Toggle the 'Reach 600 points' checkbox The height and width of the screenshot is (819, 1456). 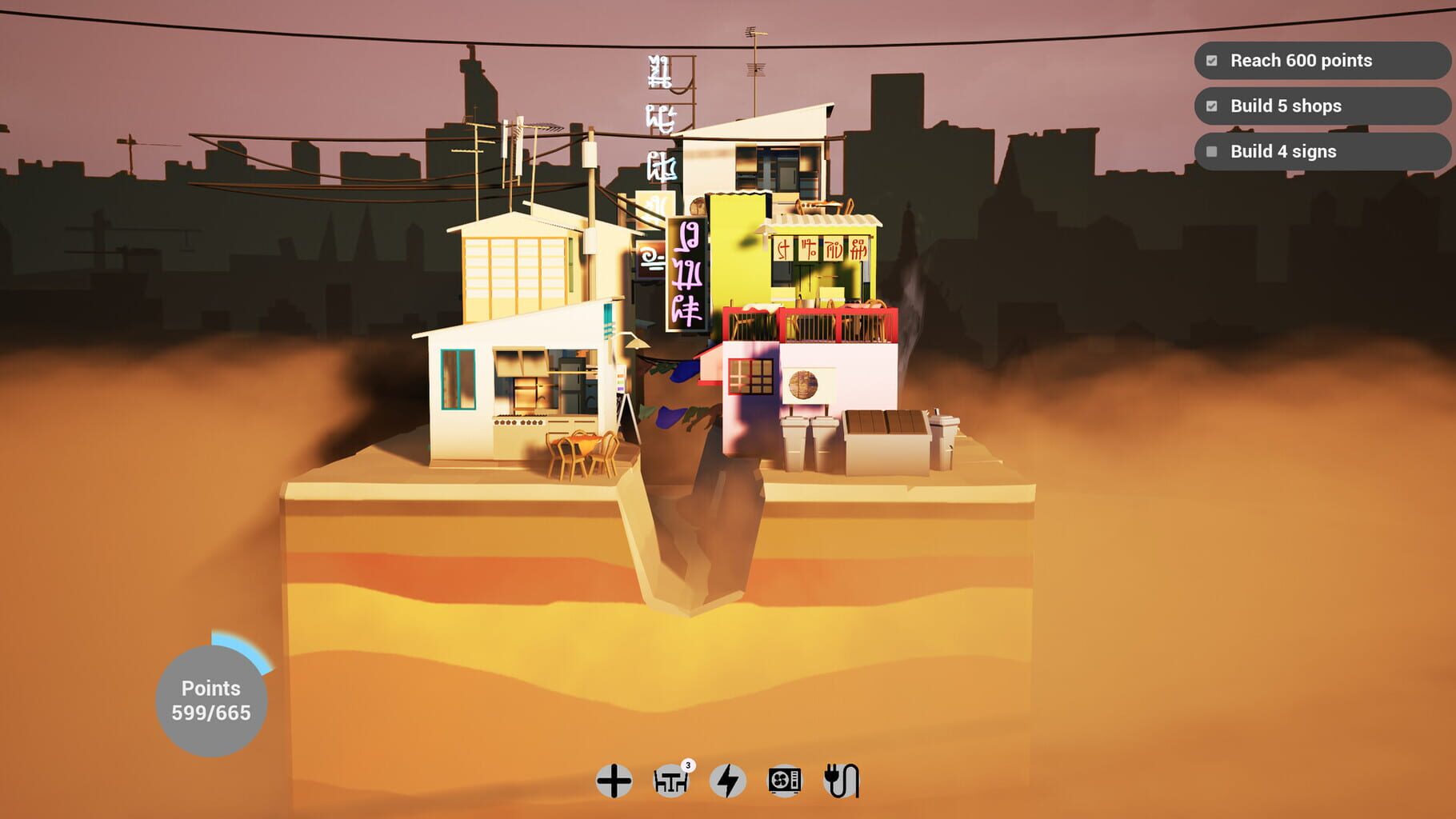point(1210,60)
